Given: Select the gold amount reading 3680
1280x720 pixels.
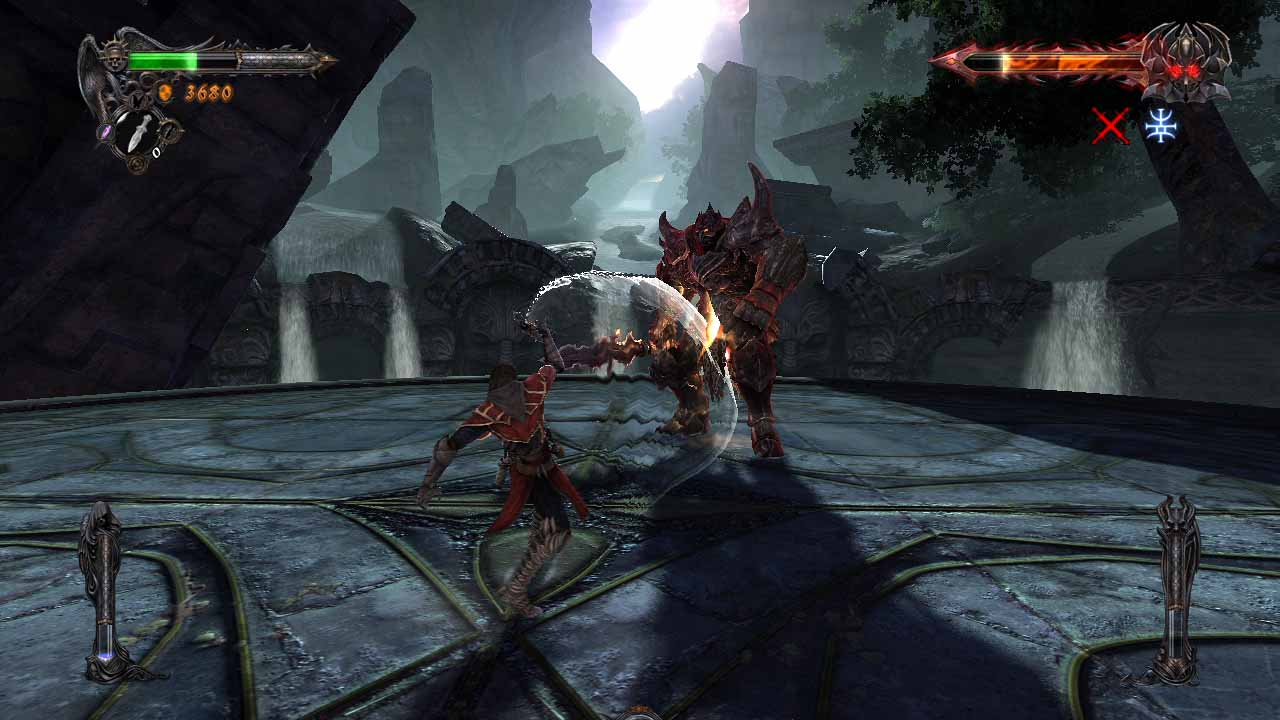Looking at the screenshot, I should (207, 93).
